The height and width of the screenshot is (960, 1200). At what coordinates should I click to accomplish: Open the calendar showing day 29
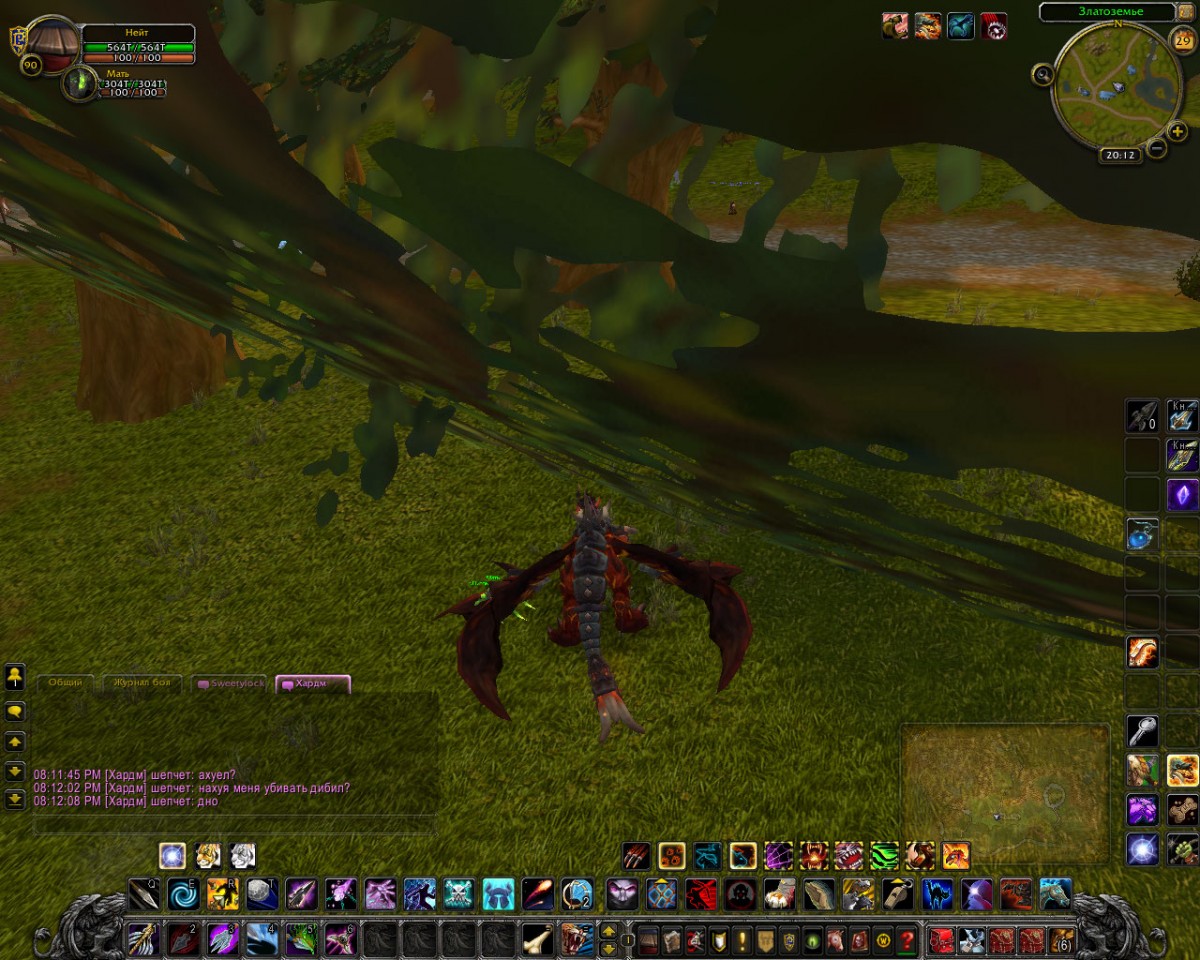click(x=1182, y=41)
